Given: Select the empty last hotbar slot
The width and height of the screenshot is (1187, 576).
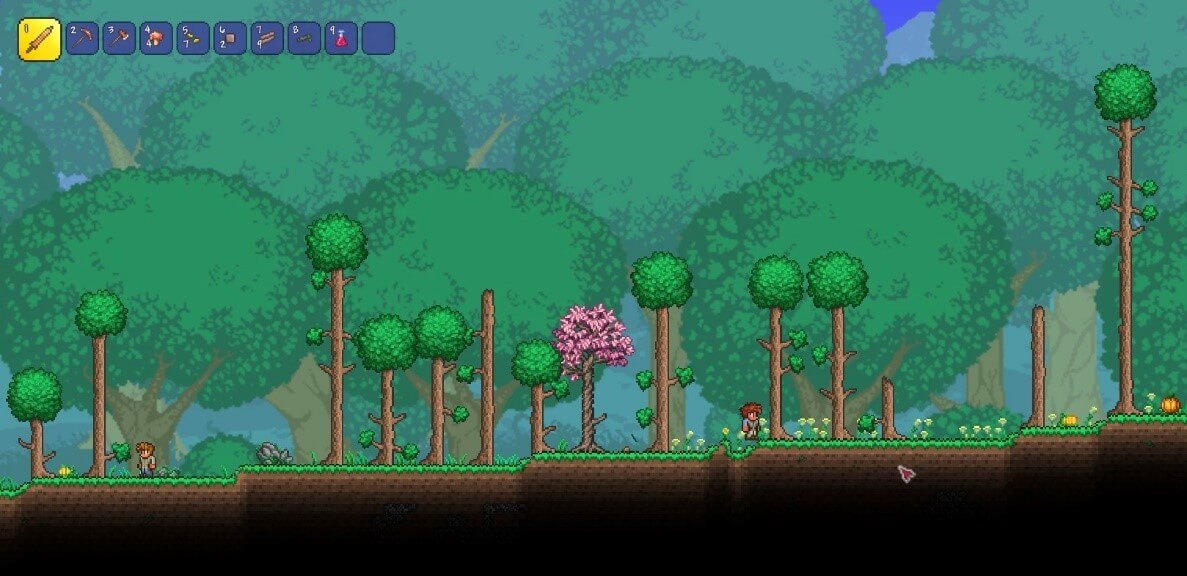Looking at the screenshot, I should (x=378, y=39).
